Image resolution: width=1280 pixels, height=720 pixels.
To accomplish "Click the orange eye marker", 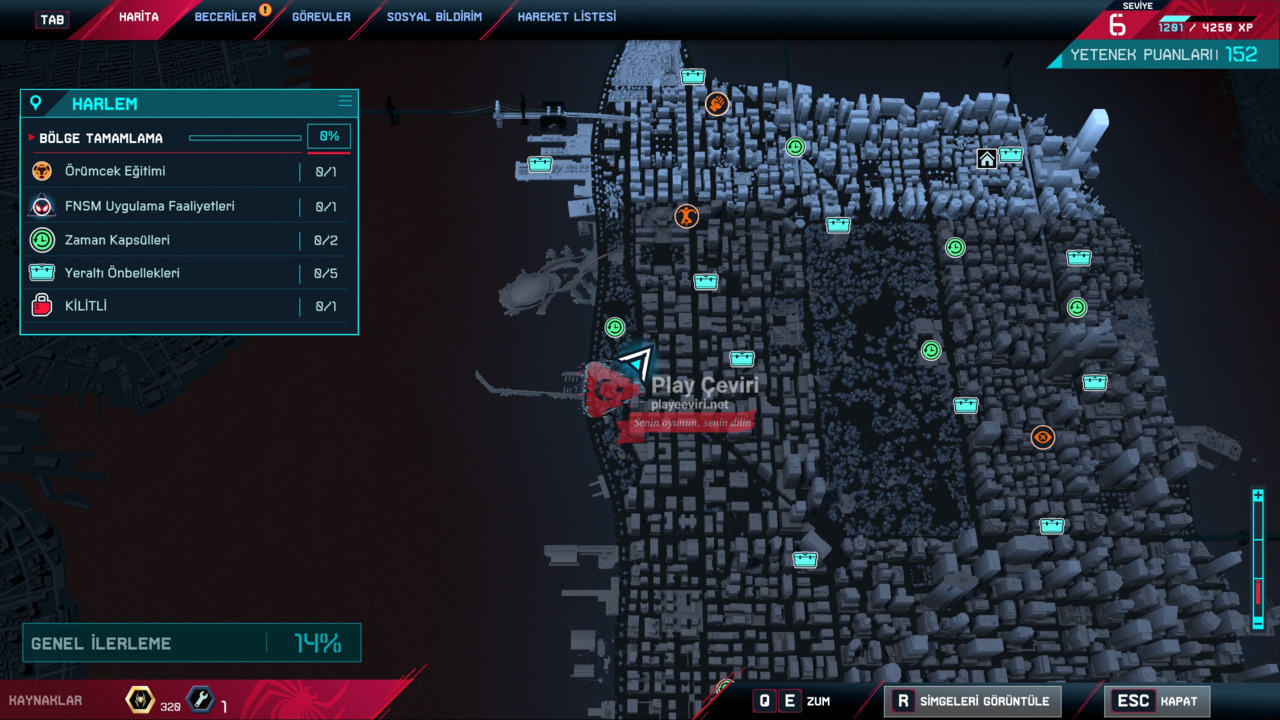I will click(1043, 437).
